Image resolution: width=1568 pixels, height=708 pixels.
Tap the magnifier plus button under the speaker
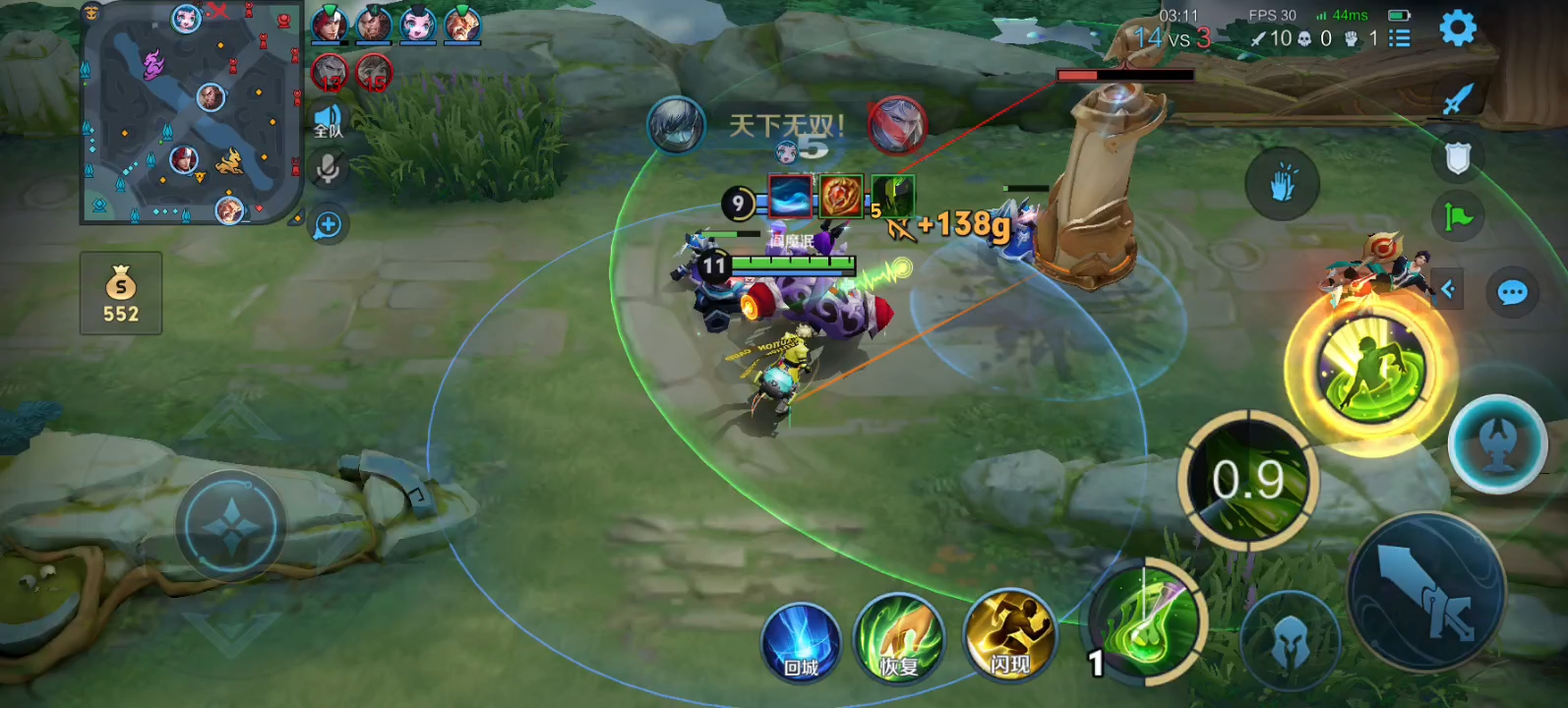(x=328, y=225)
